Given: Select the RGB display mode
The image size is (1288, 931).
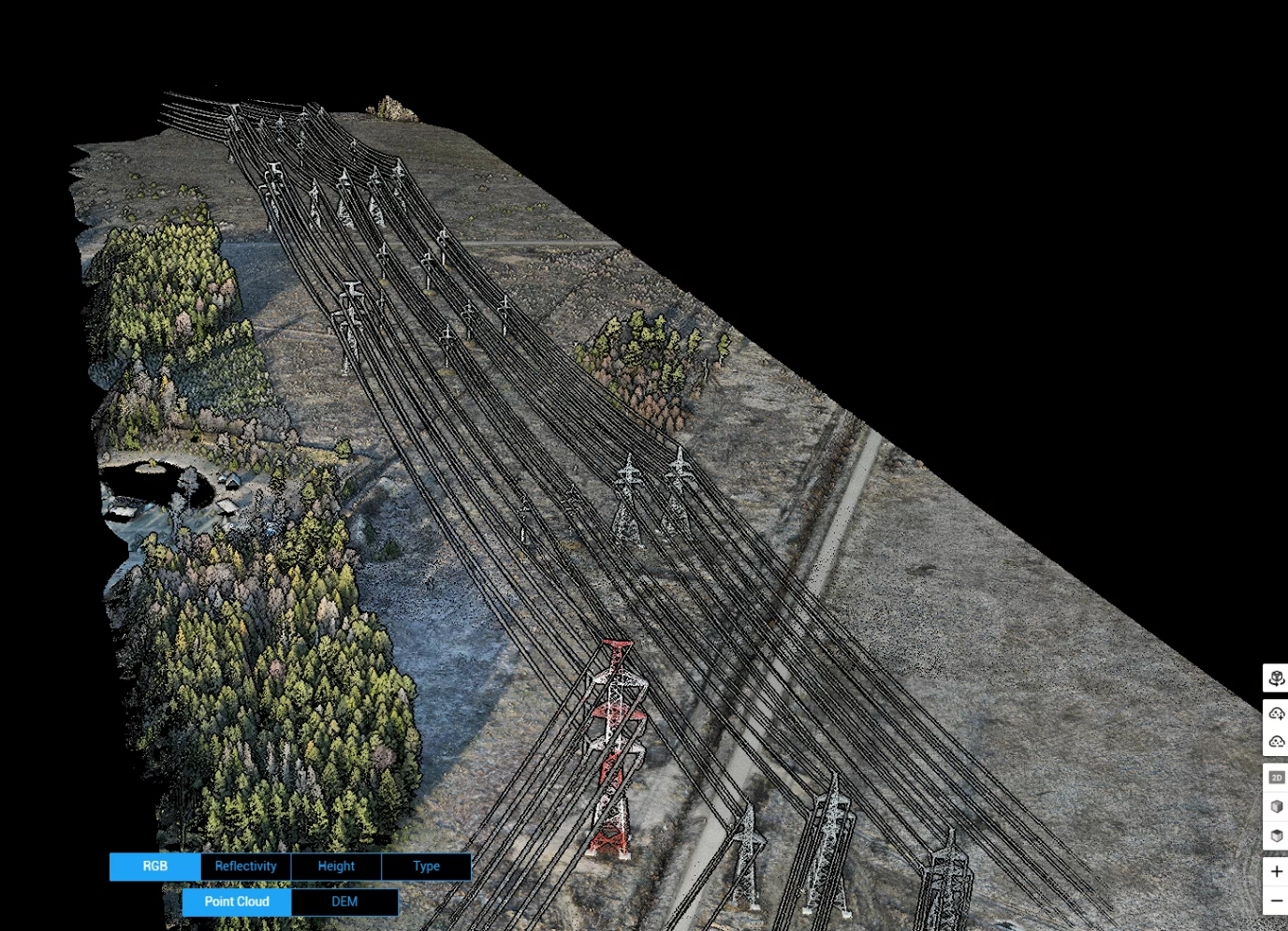Looking at the screenshot, I should pyautogui.click(x=154, y=866).
